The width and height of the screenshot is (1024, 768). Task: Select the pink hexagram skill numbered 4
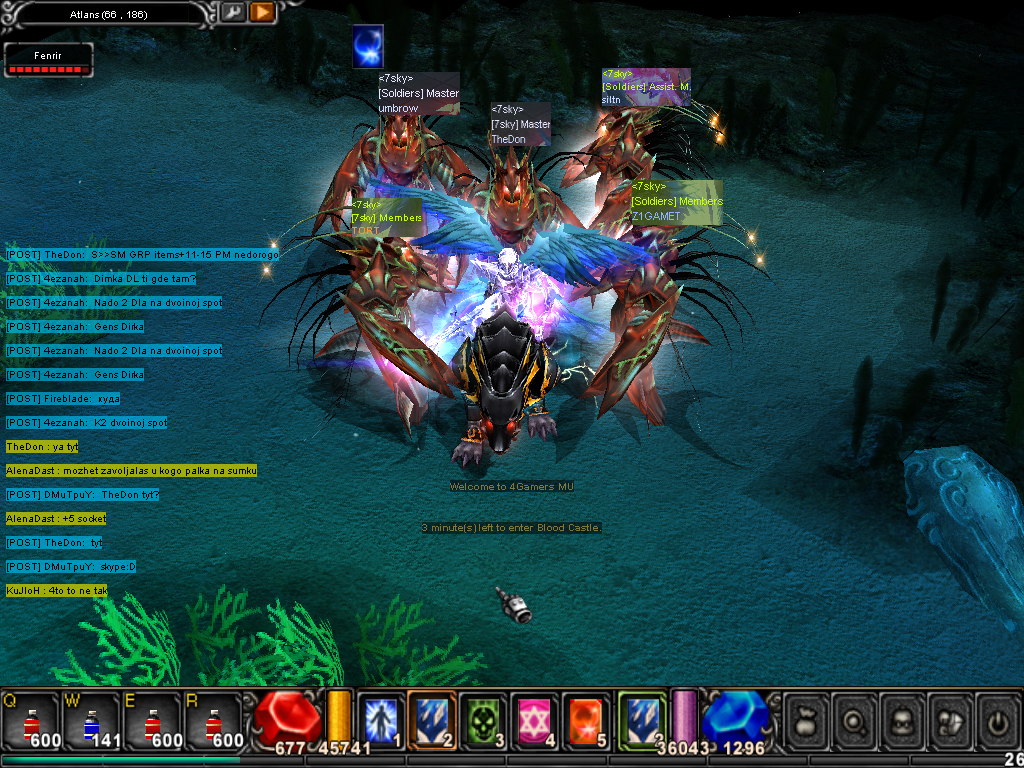(535, 718)
